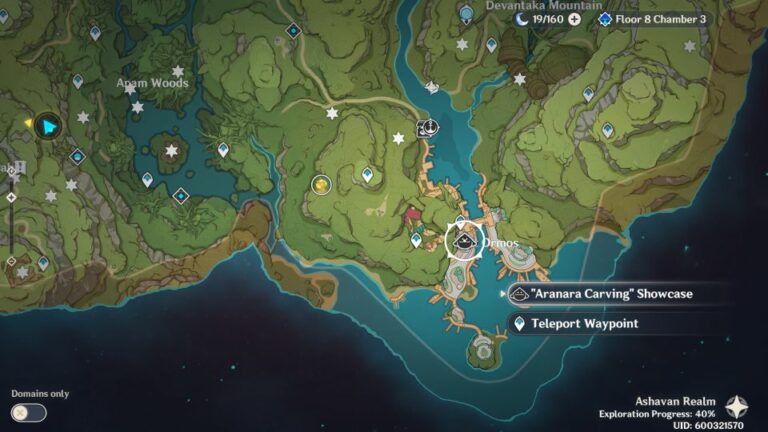Click the selected Ormos Port showcase marker

(462, 241)
